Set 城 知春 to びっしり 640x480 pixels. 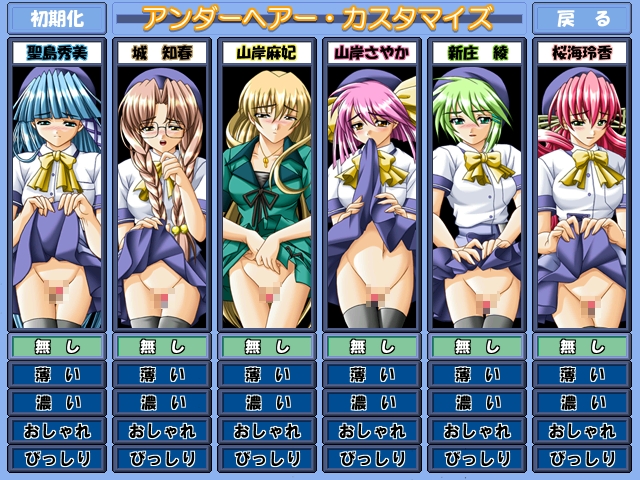point(161,459)
